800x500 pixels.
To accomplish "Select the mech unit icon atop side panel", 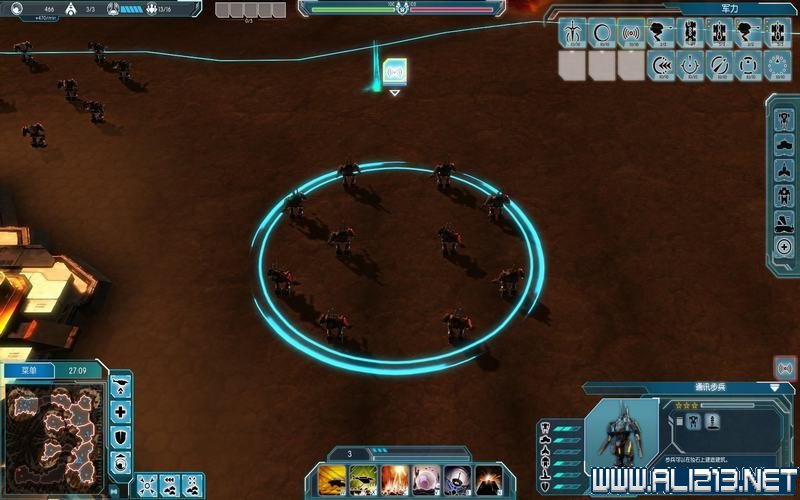I will [784, 116].
